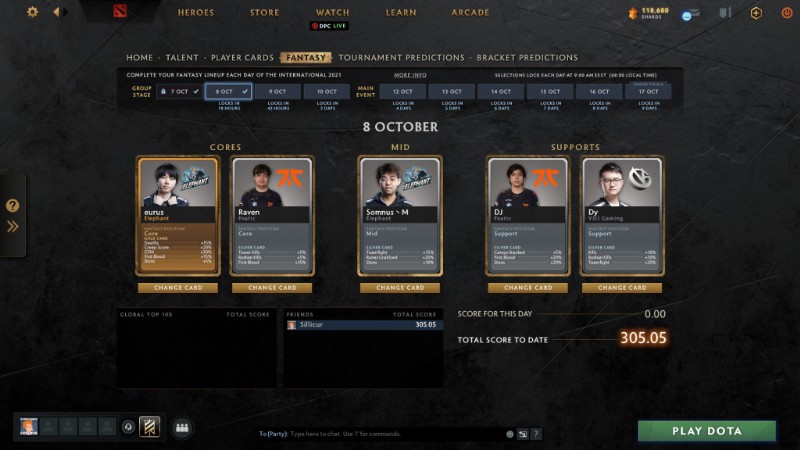Pick the 17 Oct grand finals day
The width and height of the screenshot is (800, 450).
point(648,91)
